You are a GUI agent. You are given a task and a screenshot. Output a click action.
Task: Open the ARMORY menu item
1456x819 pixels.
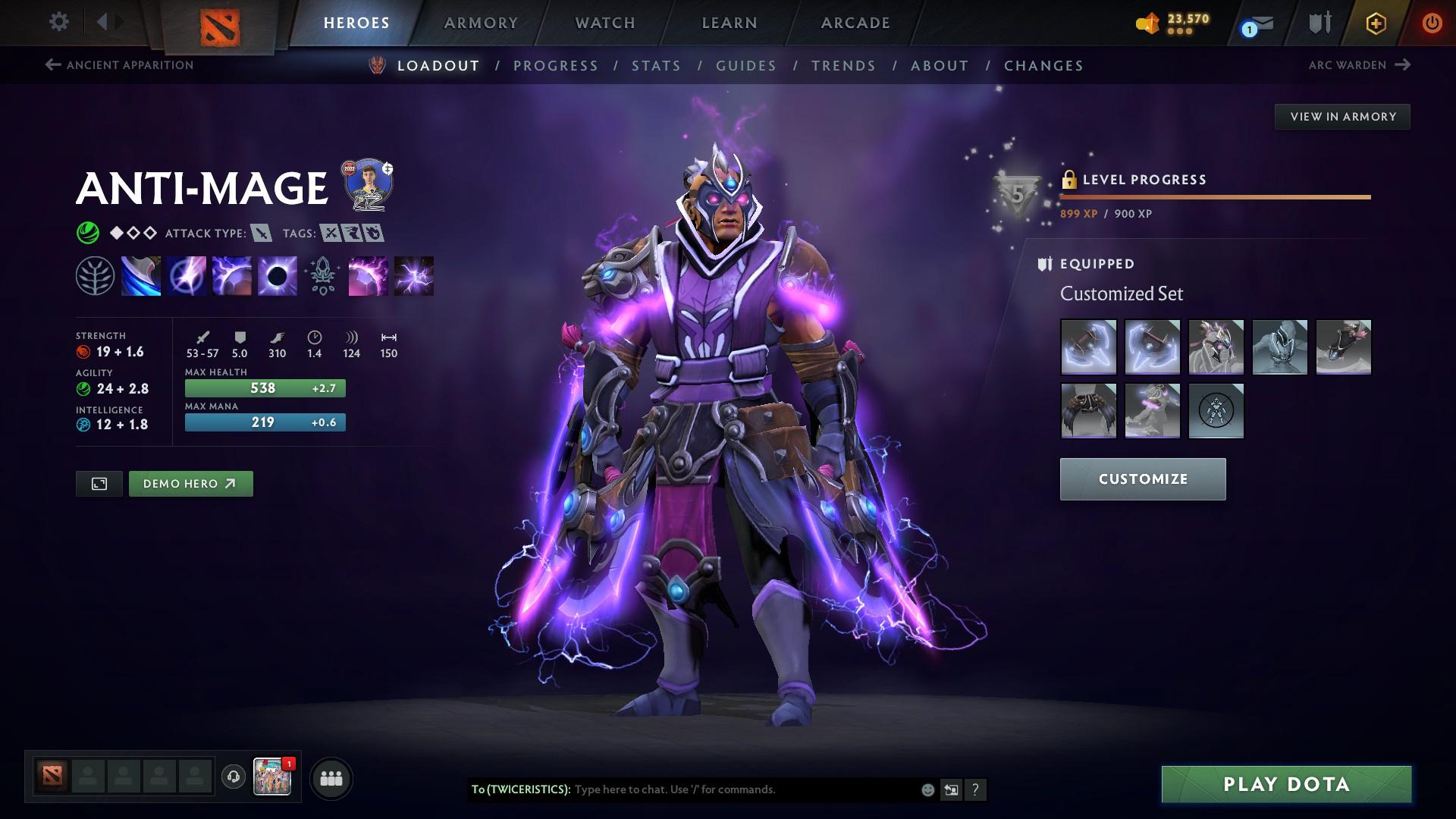[481, 23]
